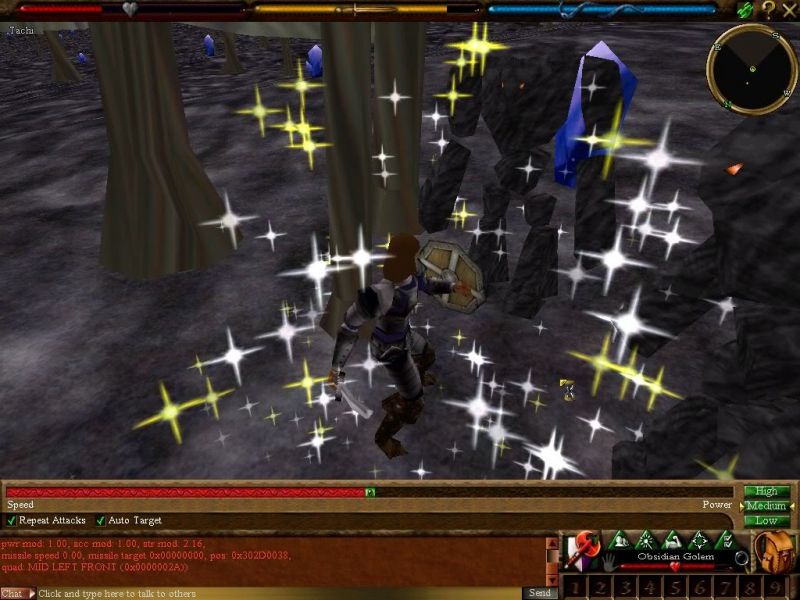Image resolution: width=800 pixels, height=600 pixels.
Task: Open the question mark help button
Action: pyautogui.click(x=768, y=9)
